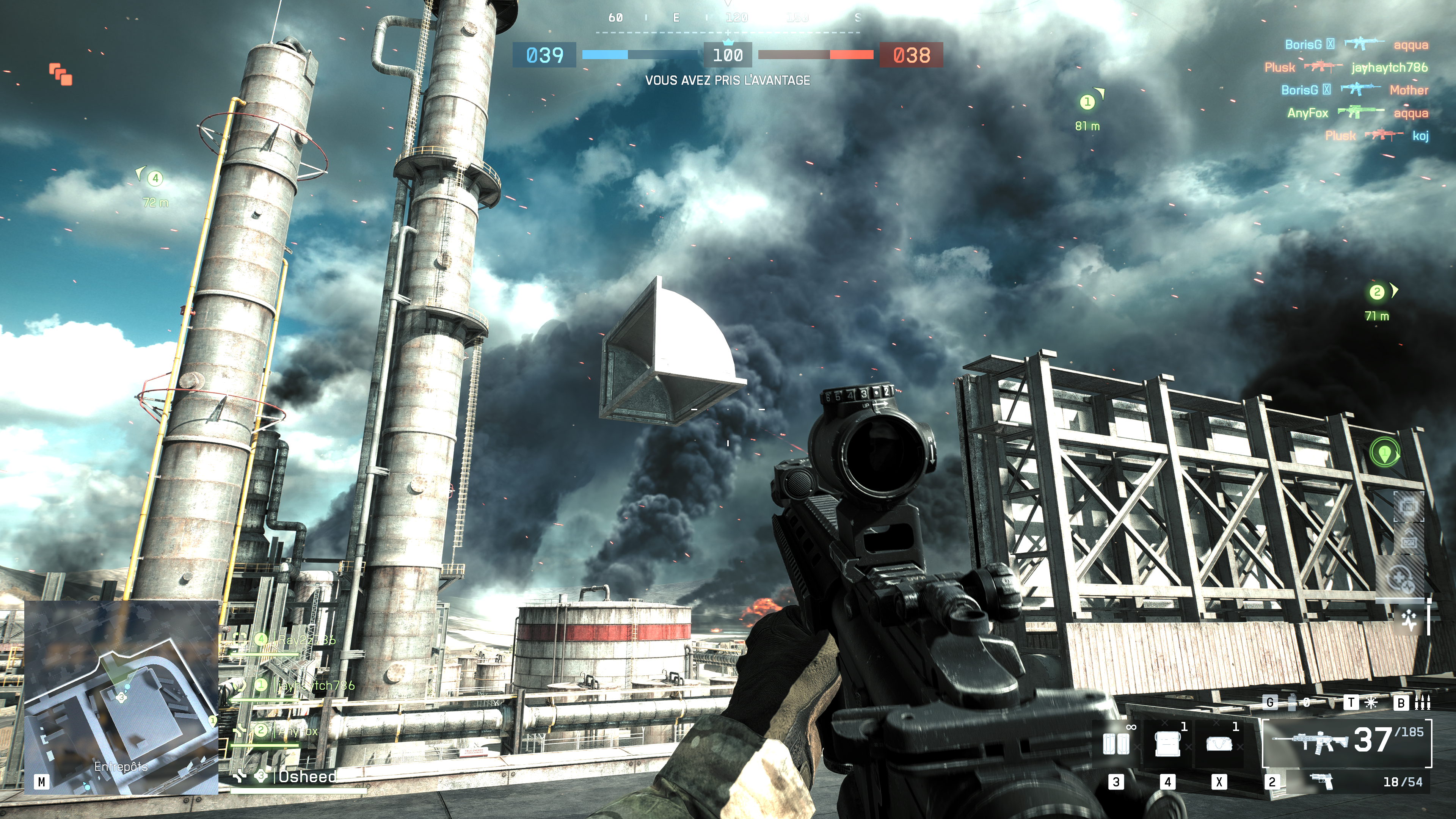The height and width of the screenshot is (819, 1456).
Task: Click the 72 m squadmate marker
Action: point(155,179)
